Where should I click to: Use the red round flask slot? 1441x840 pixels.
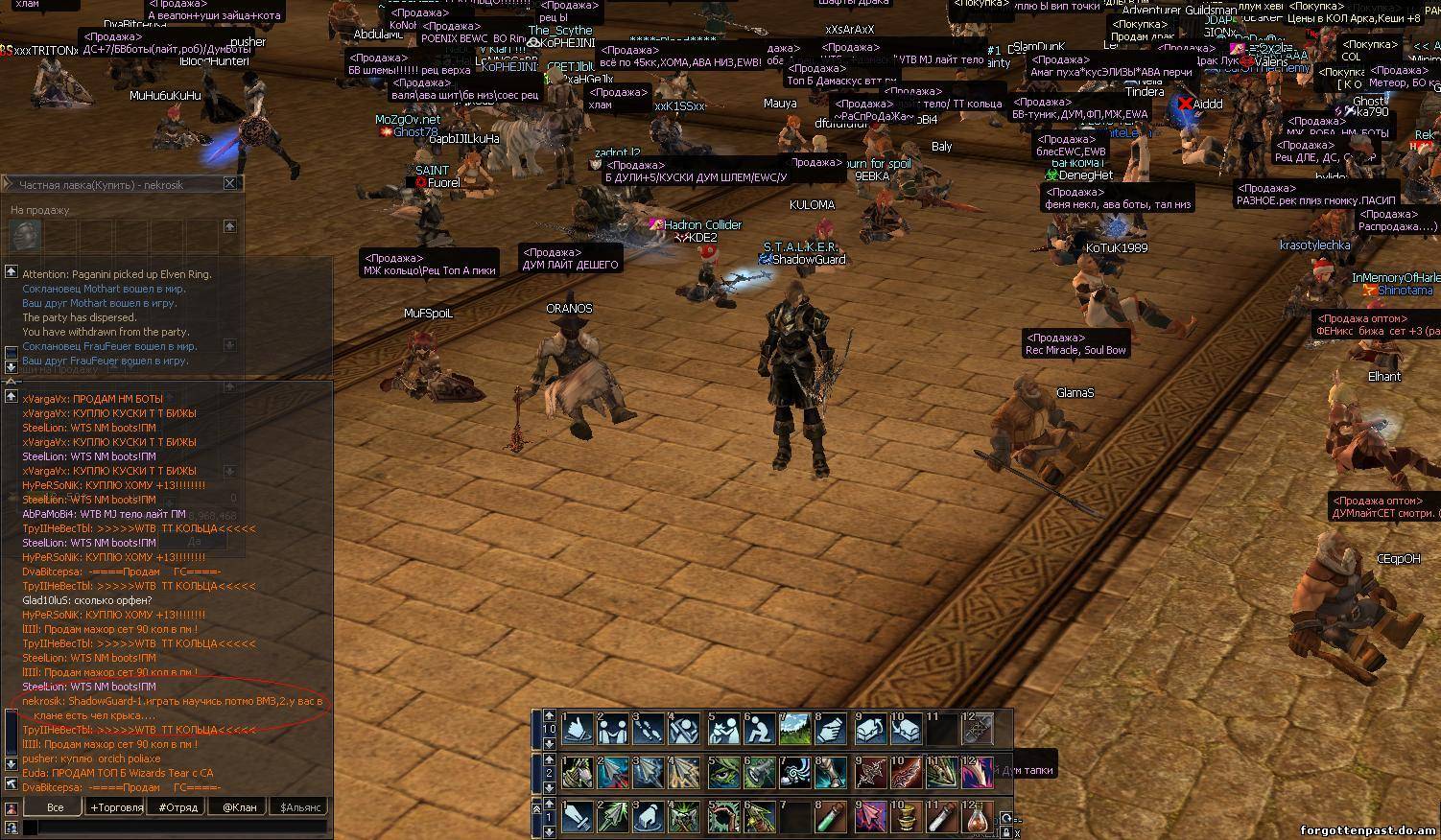(x=978, y=818)
